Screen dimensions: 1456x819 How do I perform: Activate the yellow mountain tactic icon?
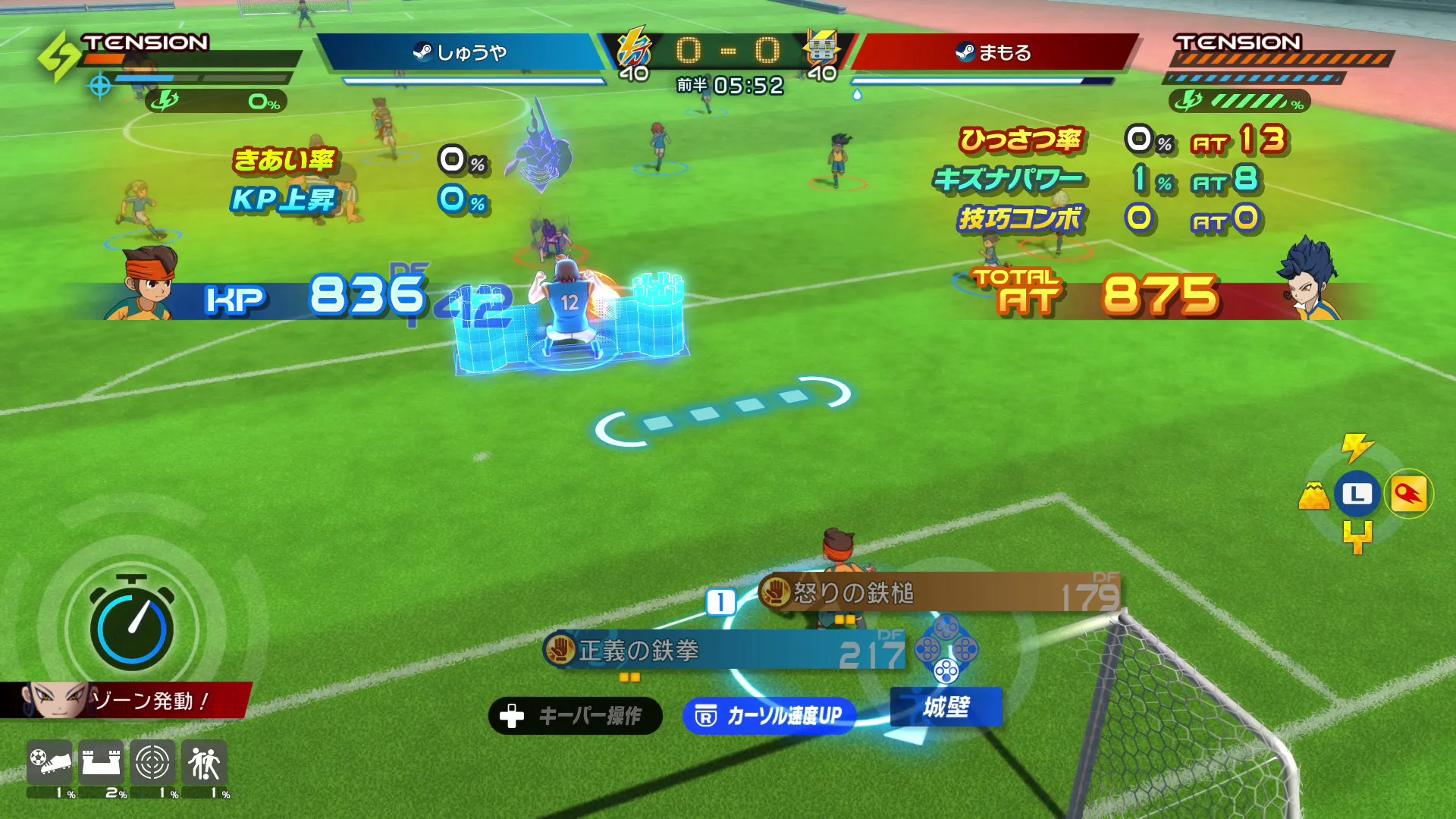coord(1313,496)
